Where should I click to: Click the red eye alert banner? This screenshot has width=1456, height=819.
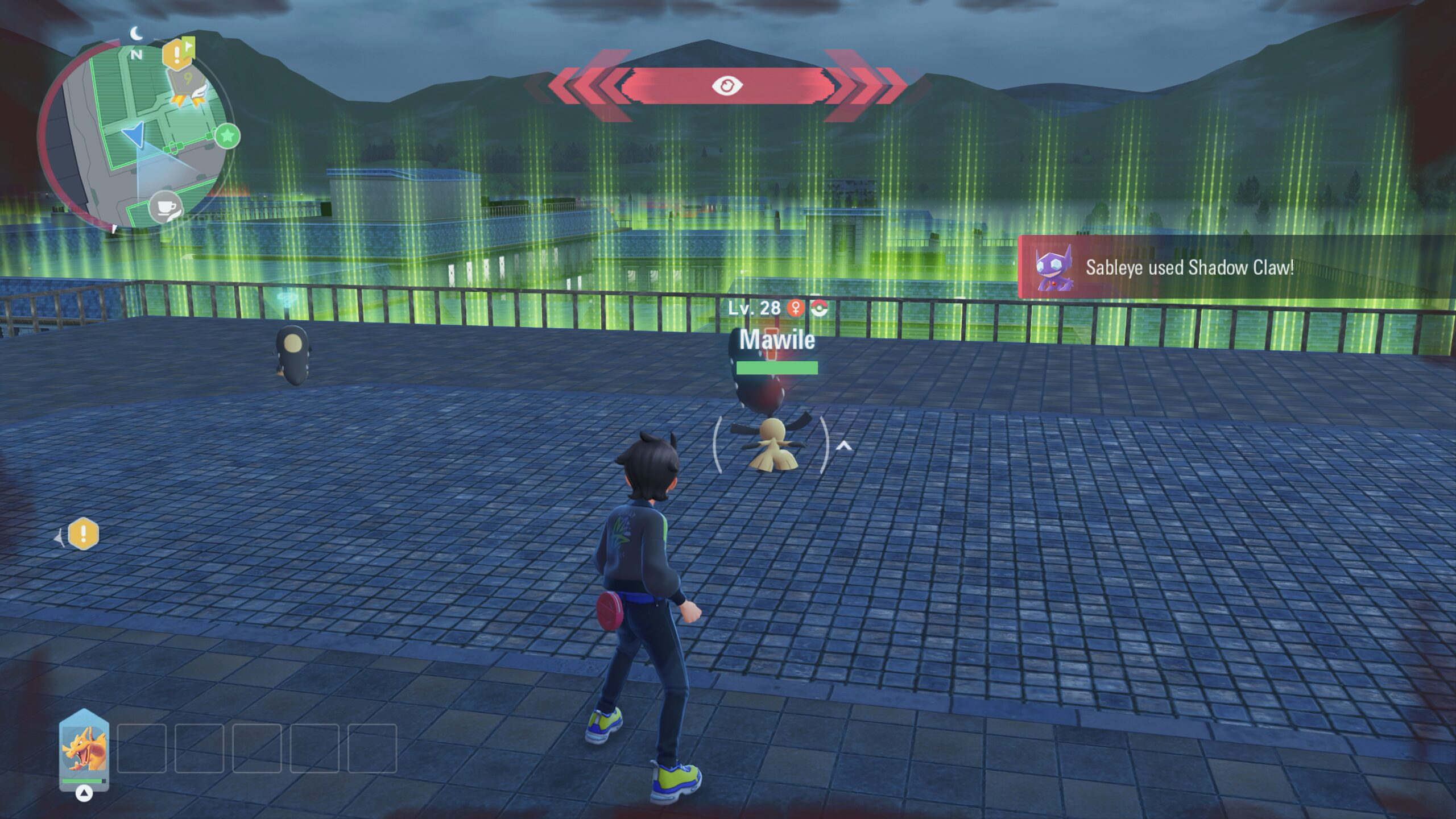pos(727,86)
